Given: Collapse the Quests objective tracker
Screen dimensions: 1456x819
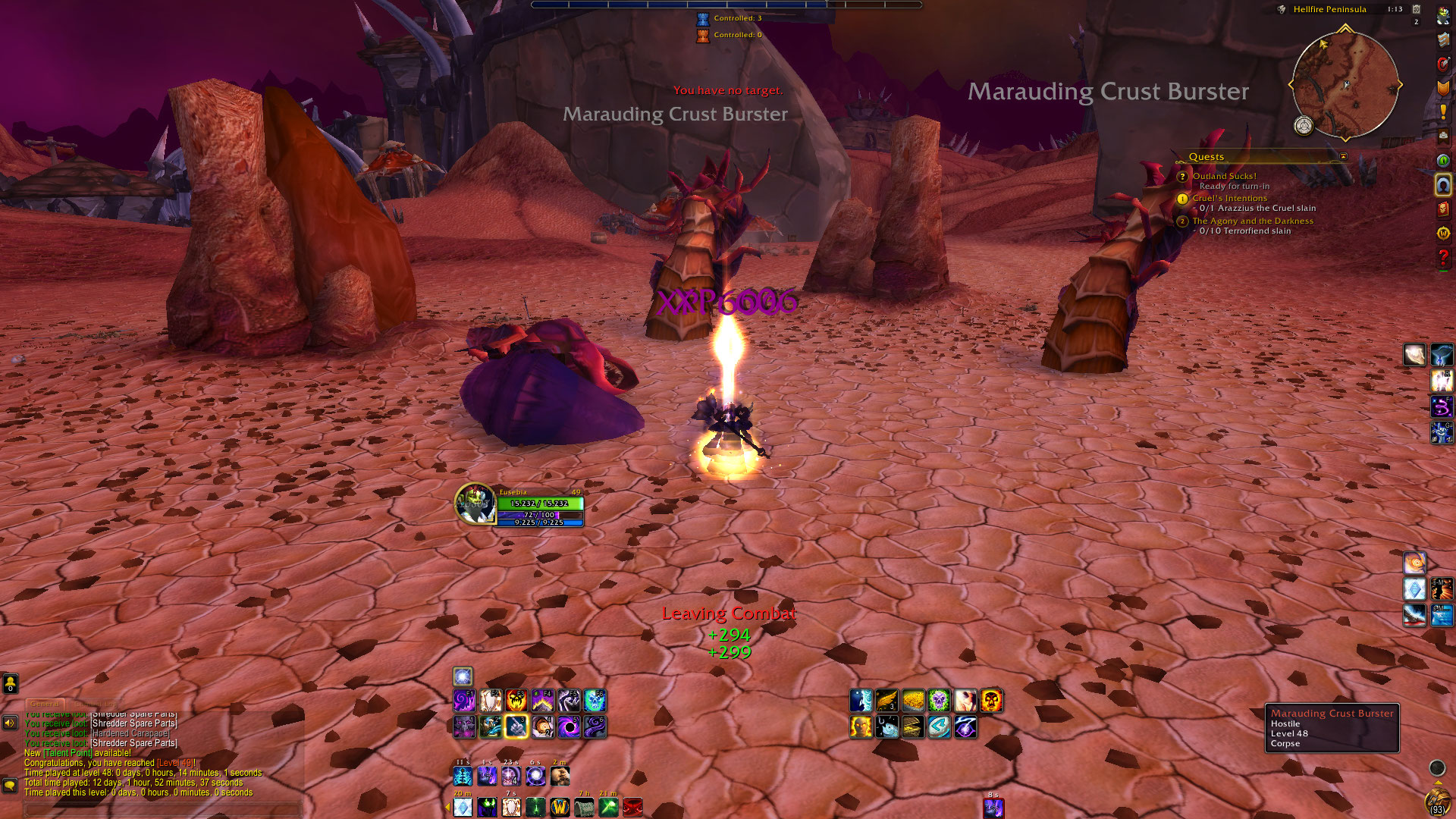Looking at the screenshot, I should pyautogui.click(x=1343, y=157).
